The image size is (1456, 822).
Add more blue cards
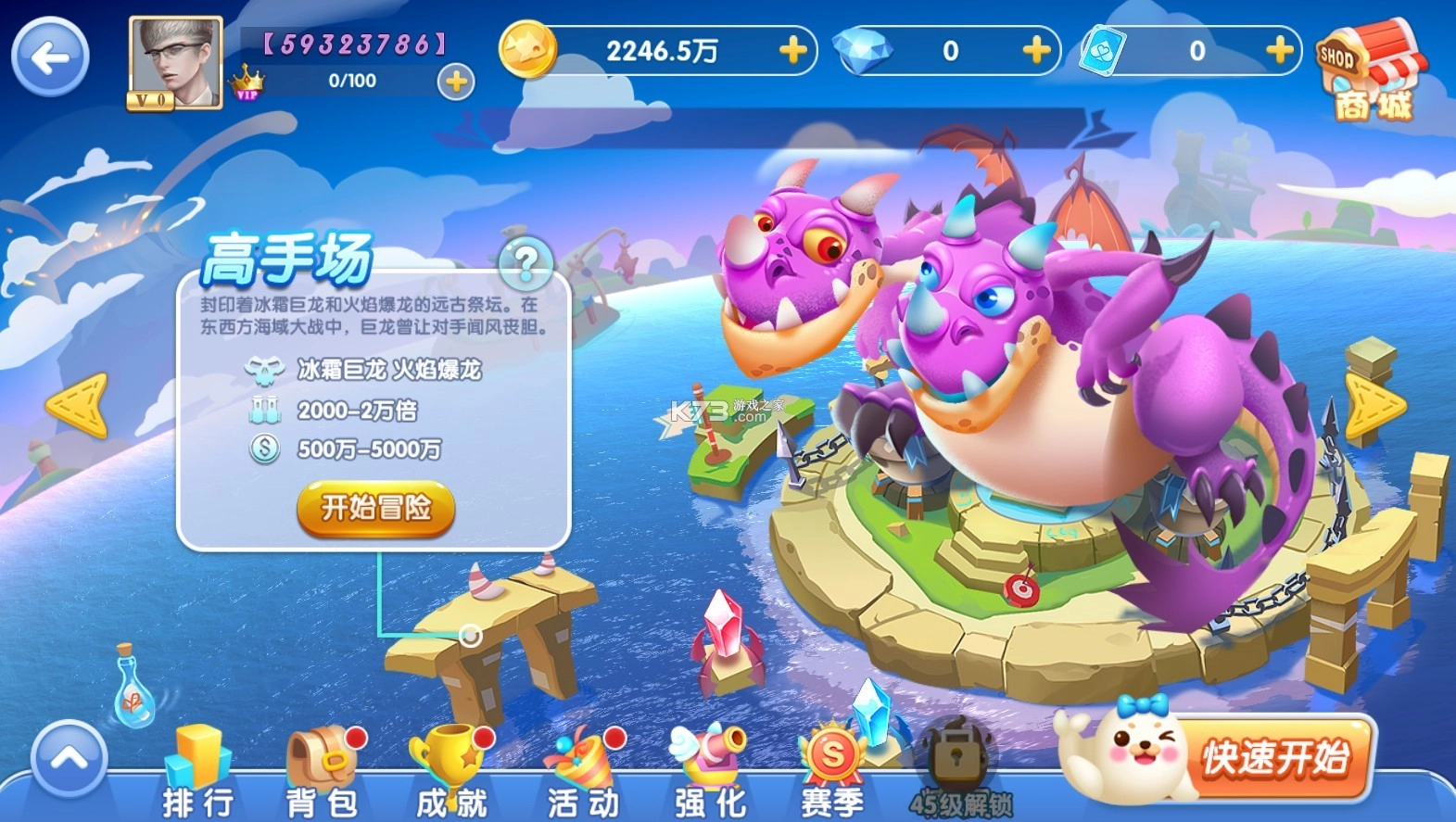1279,50
